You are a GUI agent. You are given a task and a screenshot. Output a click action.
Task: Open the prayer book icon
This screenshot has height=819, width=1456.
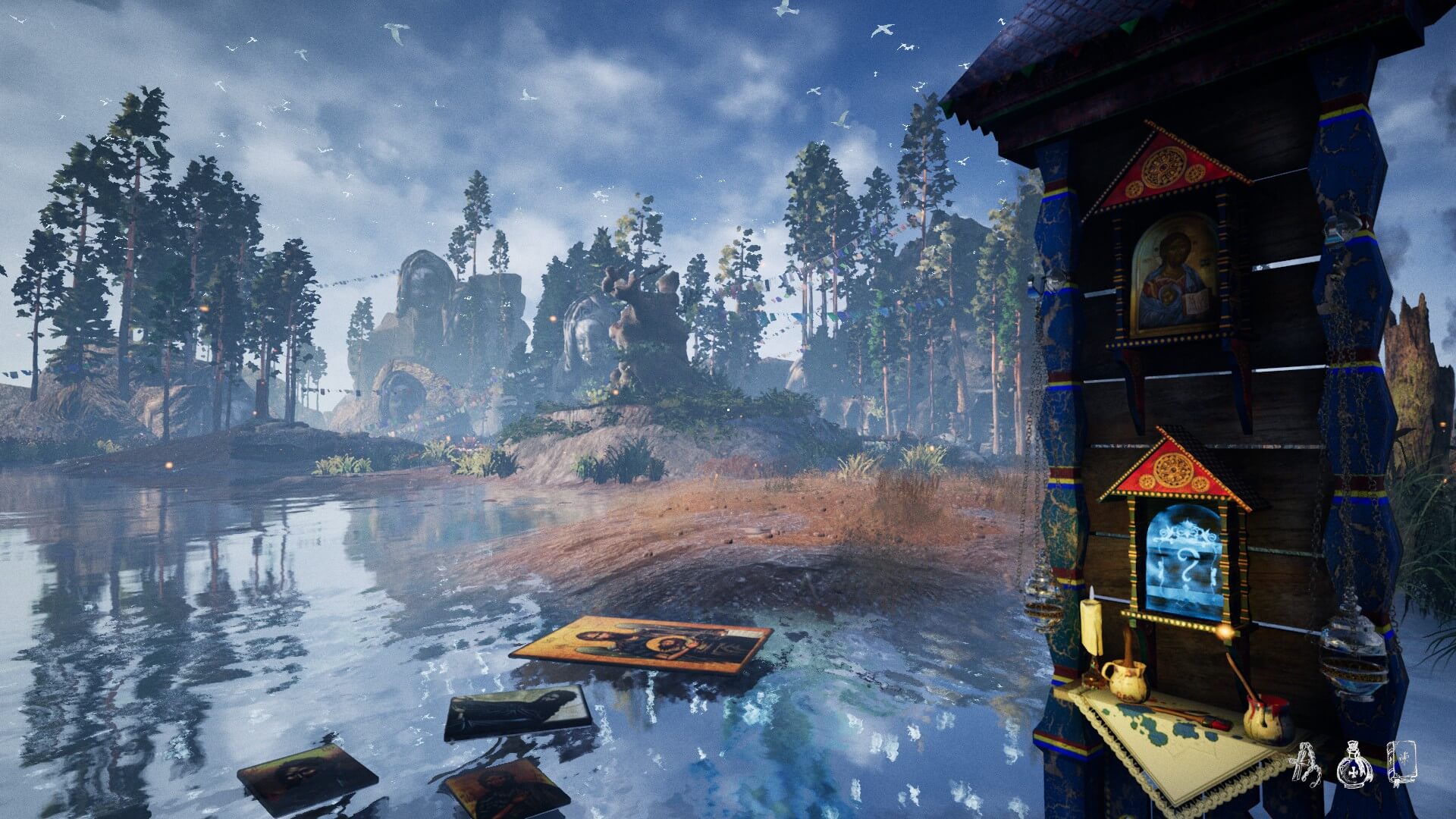coord(1401,763)
